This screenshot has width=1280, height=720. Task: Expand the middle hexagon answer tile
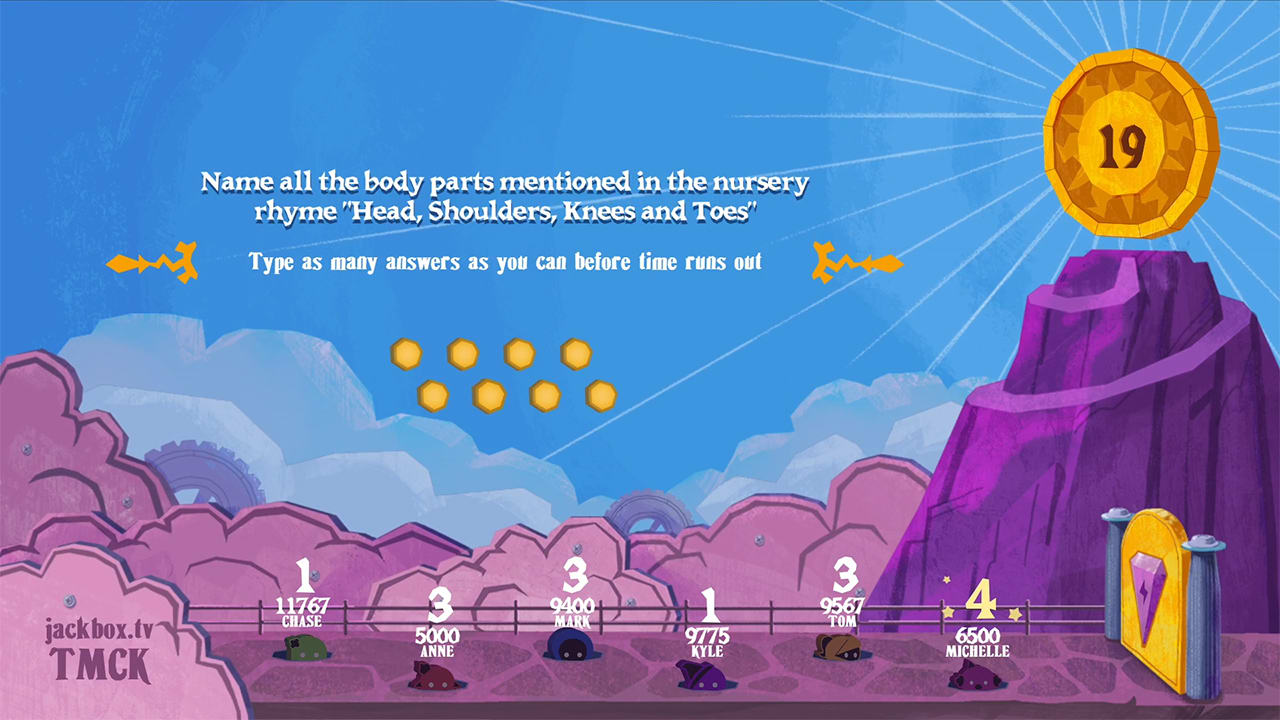coord(518,354)
